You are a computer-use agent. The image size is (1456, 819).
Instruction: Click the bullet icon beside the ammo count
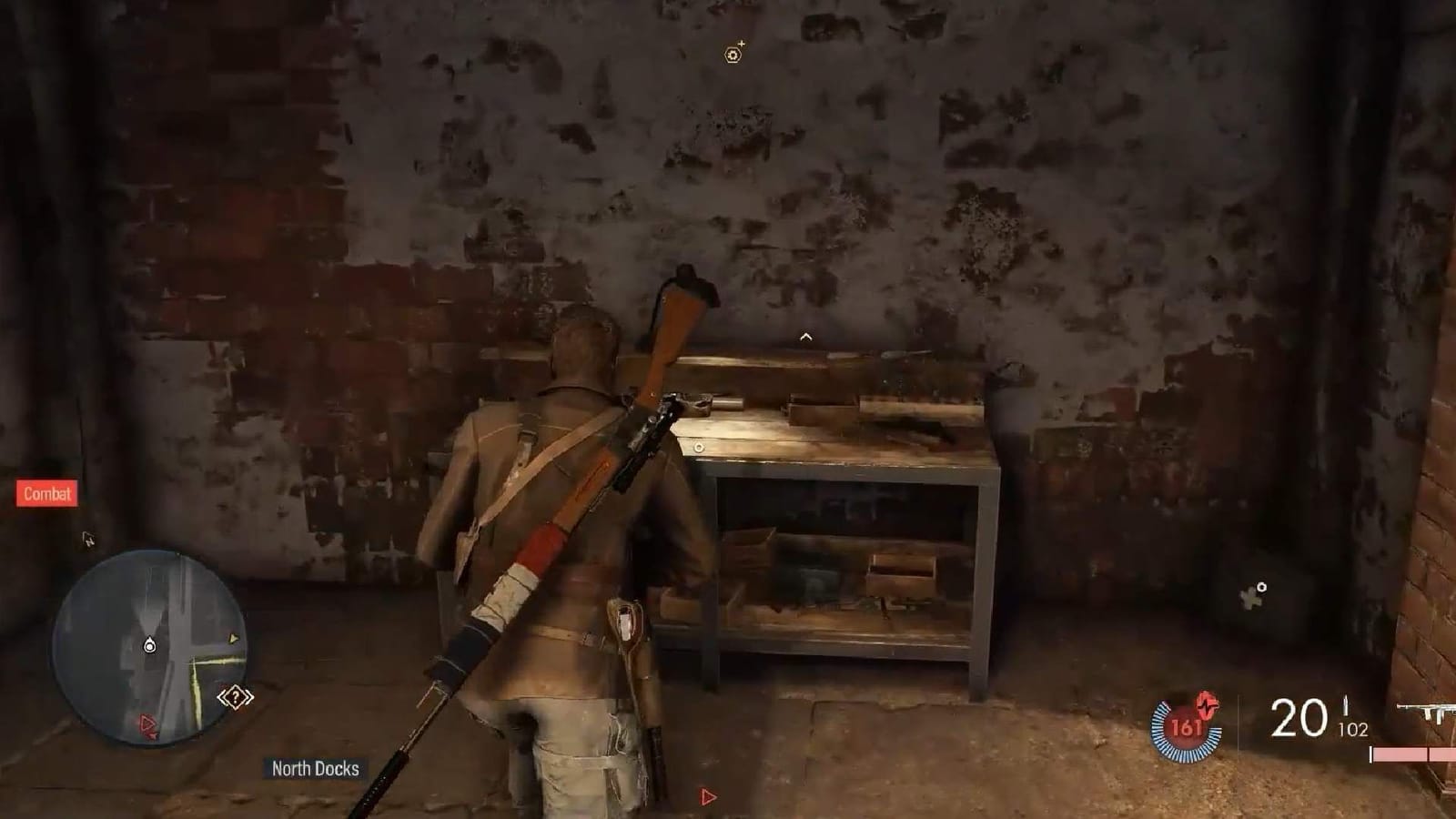(x=1345, y=705)
